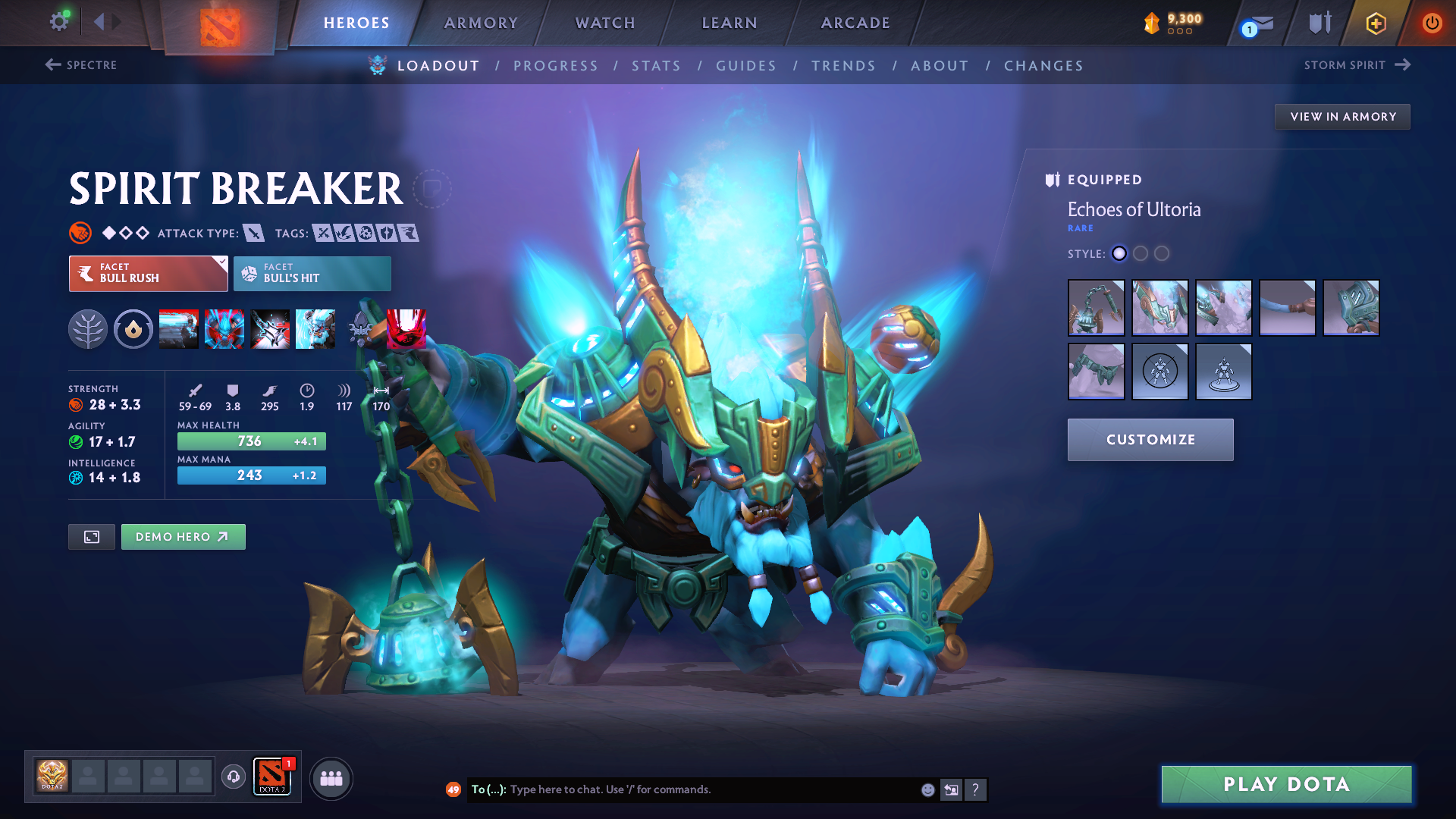Launch Demo Hero mode
The width and height of the screenshot is (1456, 819).
click(x=183, y=537)
